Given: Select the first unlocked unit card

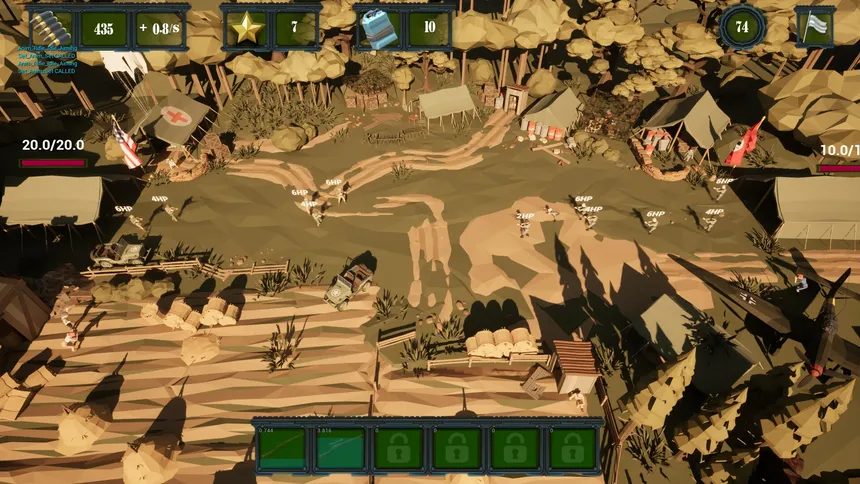Looking at the screenshot, I should tap(282, 449).
